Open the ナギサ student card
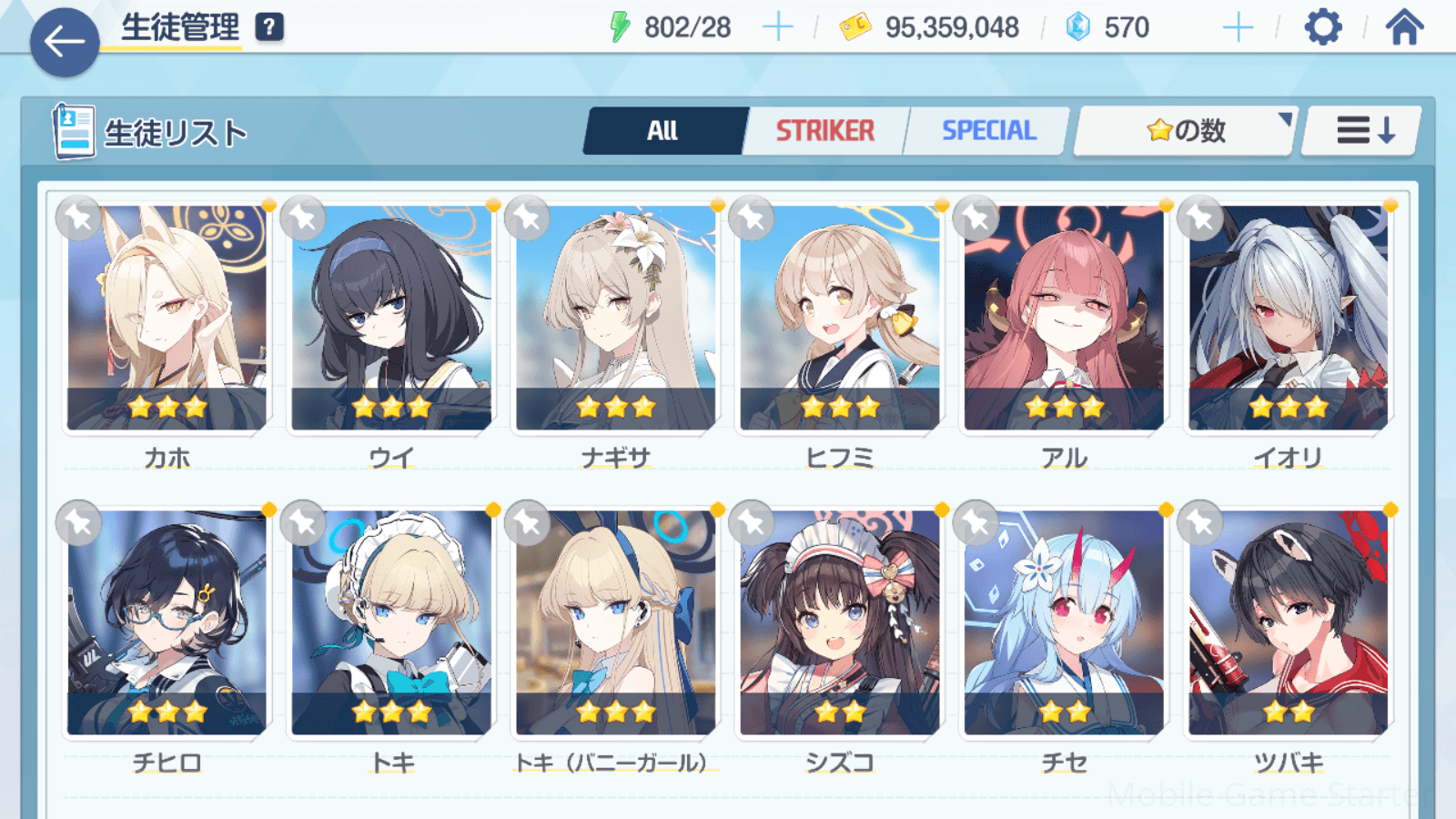Screen dimensions: 1456x819 [616, 317]
